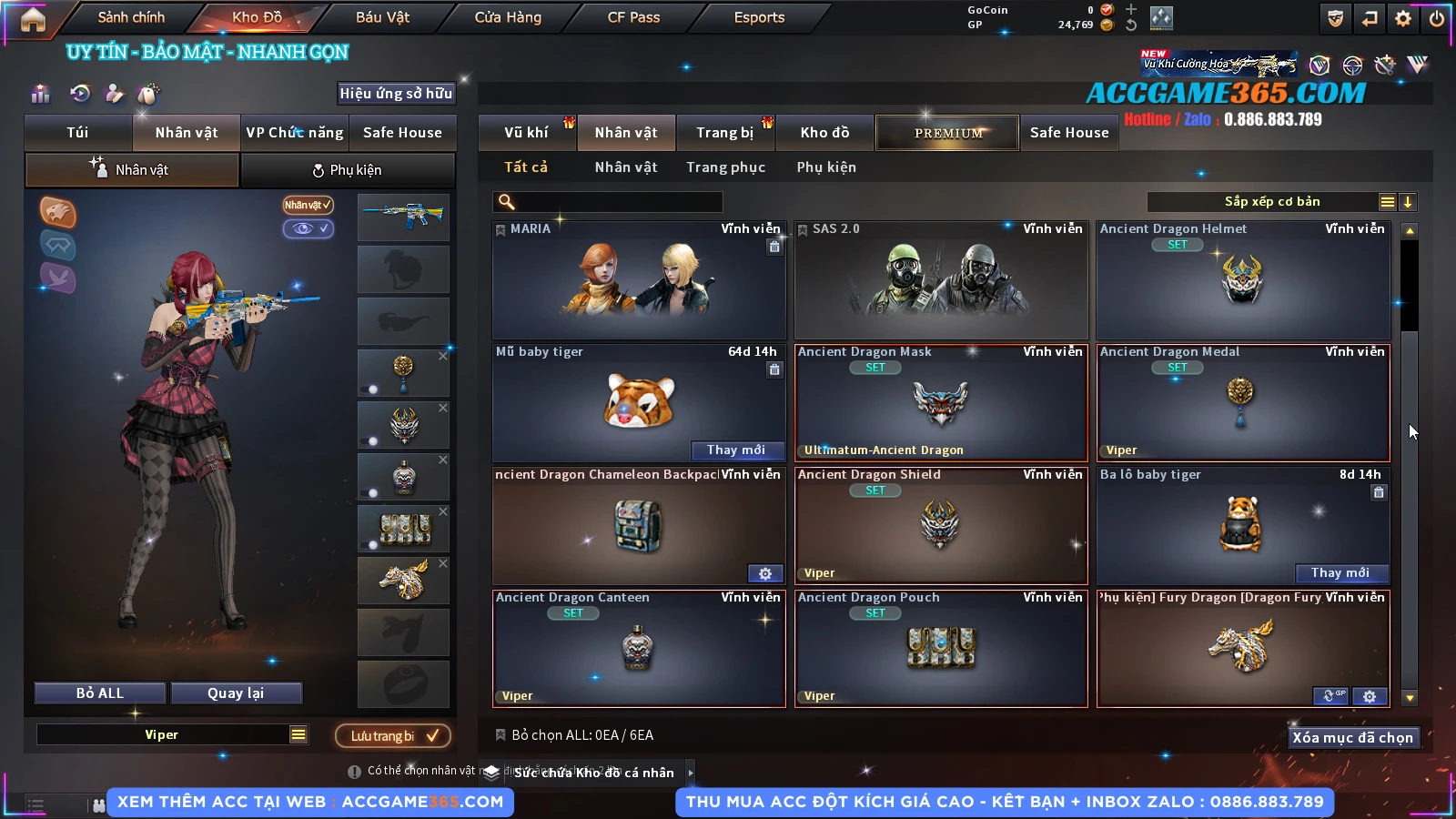This screenshot has width=1456, height=819.
Task: Filter by Trang phục sub-category
Action: 725,167
